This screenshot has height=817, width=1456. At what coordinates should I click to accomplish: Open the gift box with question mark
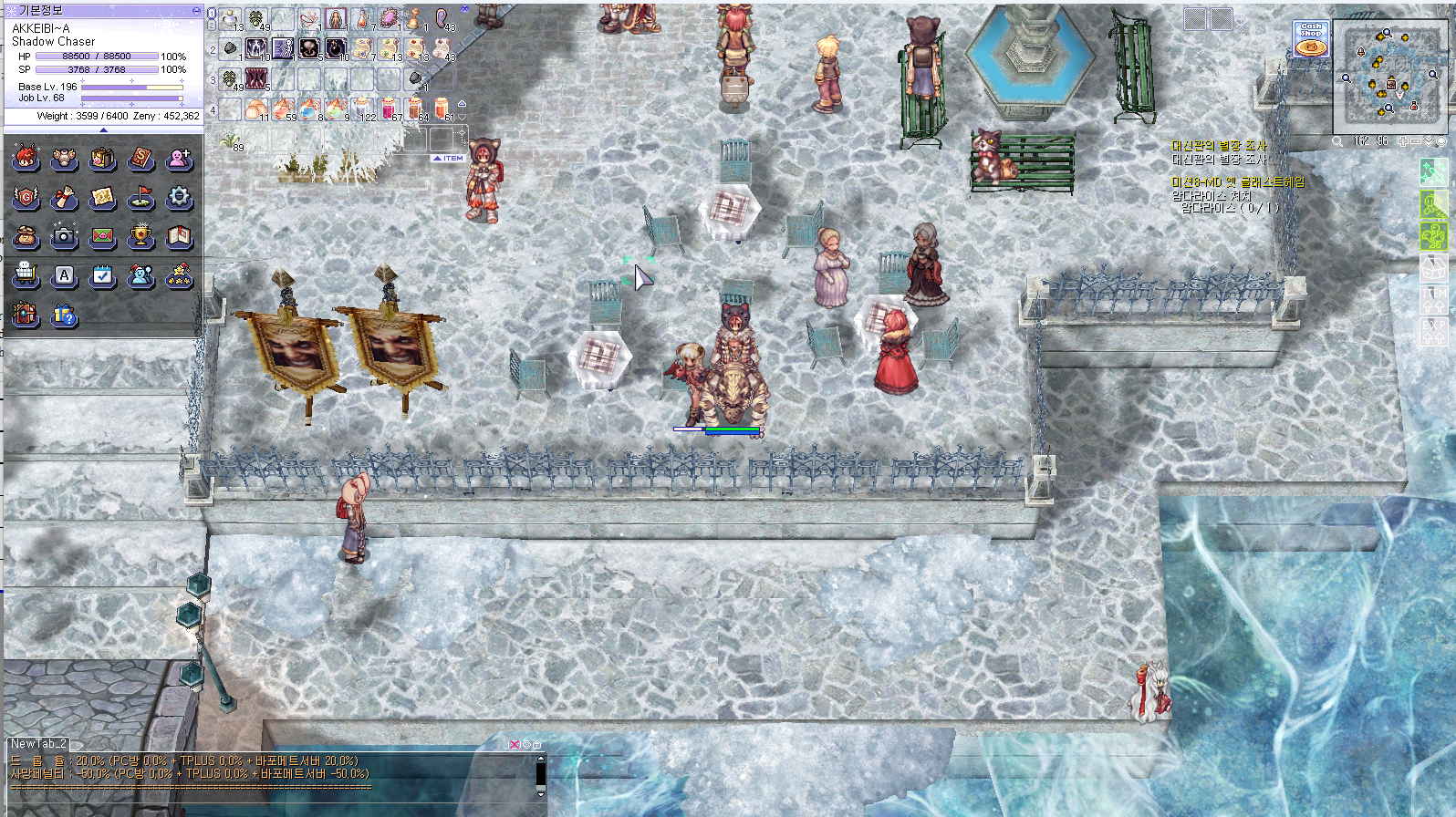click(x=64, y=315)
